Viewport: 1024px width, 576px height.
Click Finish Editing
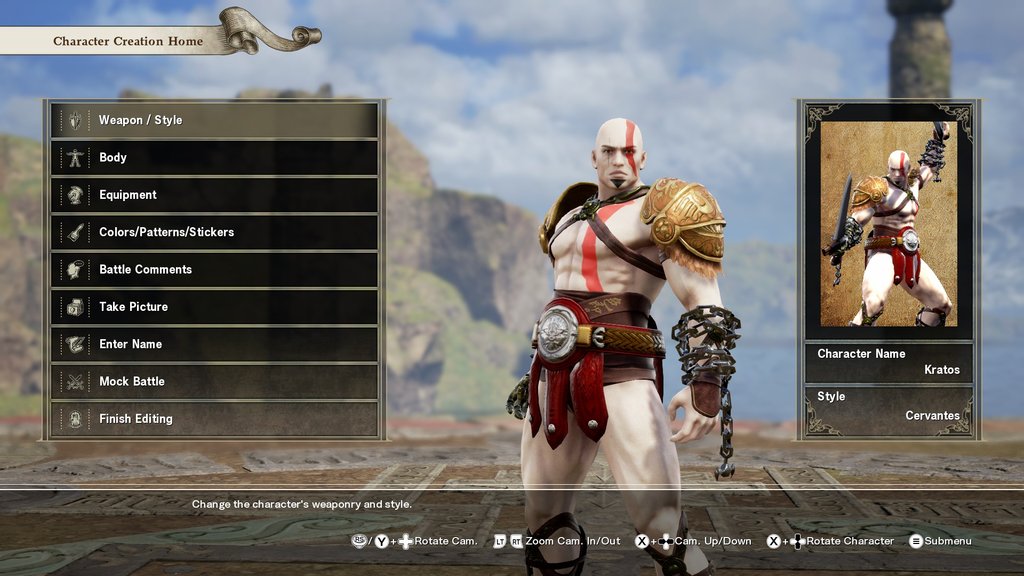pyautogui.click(x=214, y=419)
